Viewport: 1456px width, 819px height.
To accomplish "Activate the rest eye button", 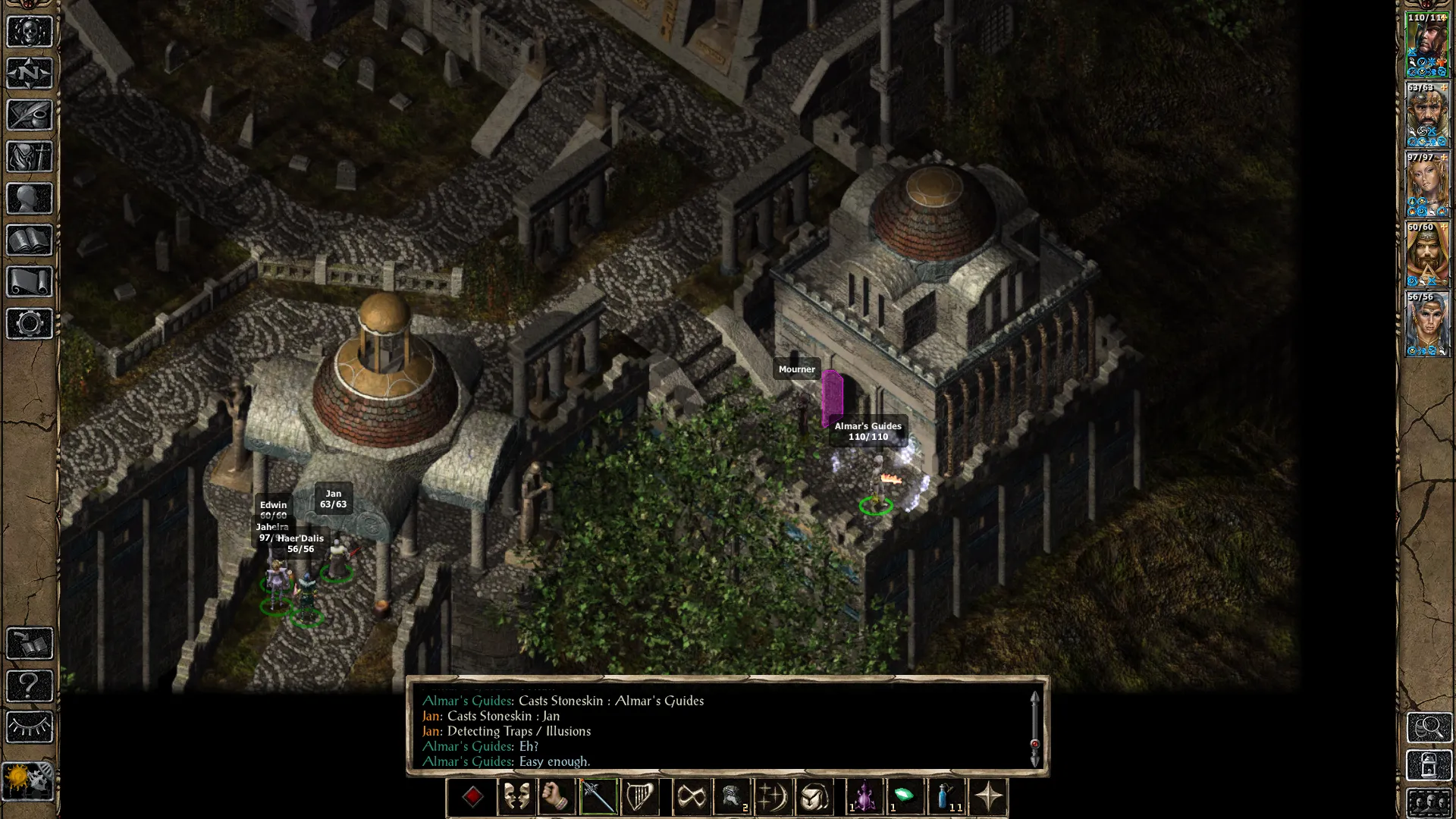I will click(x=30, y=727).
